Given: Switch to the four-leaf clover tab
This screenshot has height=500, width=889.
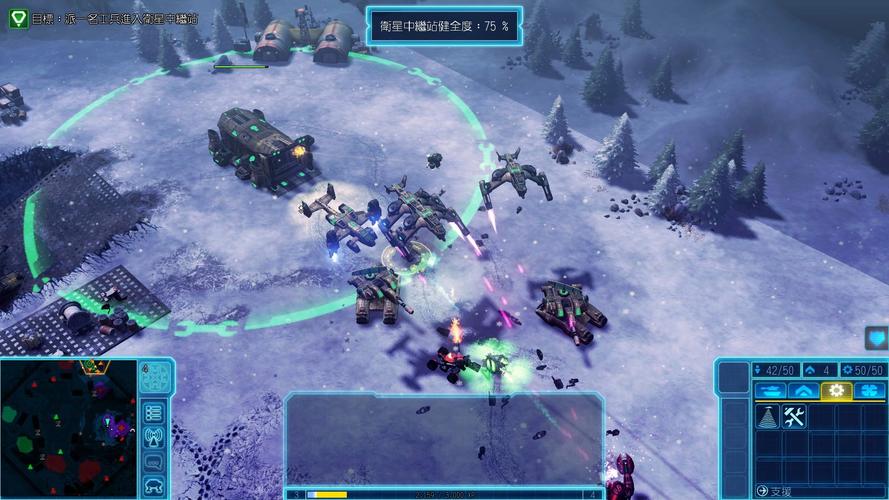Looking at the screenshot, I should [869, 391].
